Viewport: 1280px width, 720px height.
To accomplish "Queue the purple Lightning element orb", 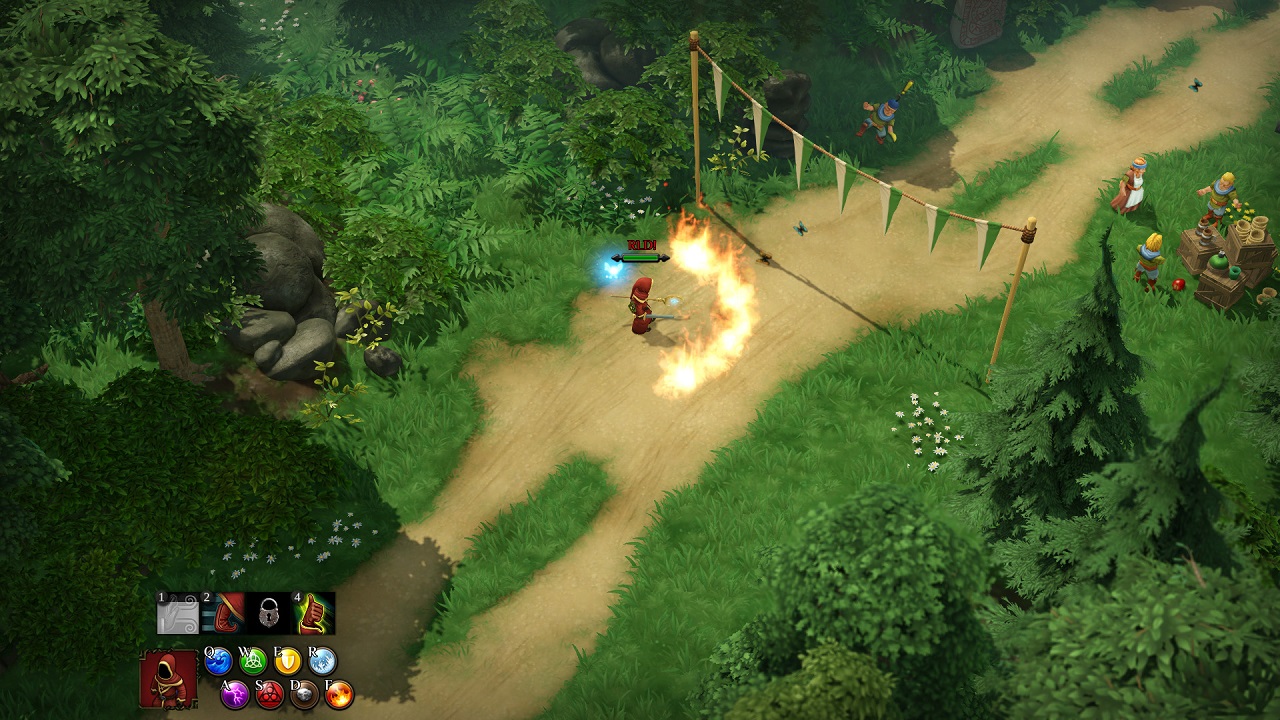I will point(235,694).
